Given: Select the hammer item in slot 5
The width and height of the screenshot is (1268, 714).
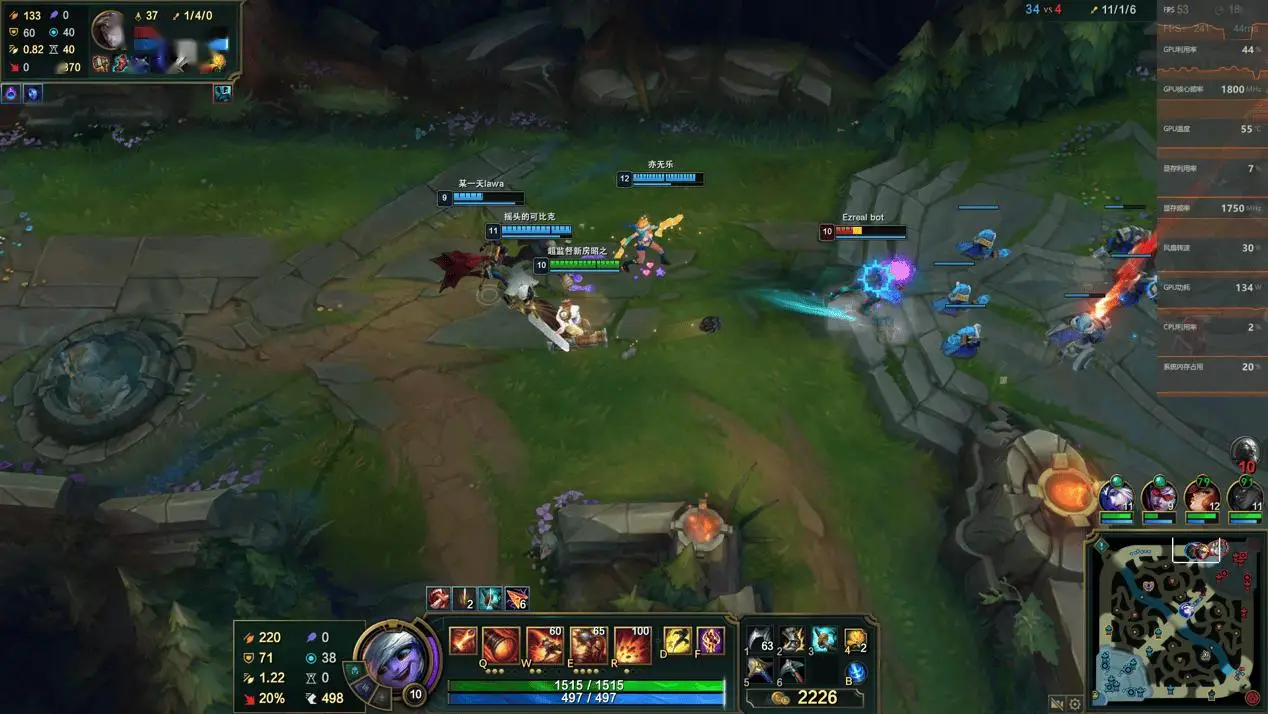Looking at the screenshot, I should [x=761, y=670].
